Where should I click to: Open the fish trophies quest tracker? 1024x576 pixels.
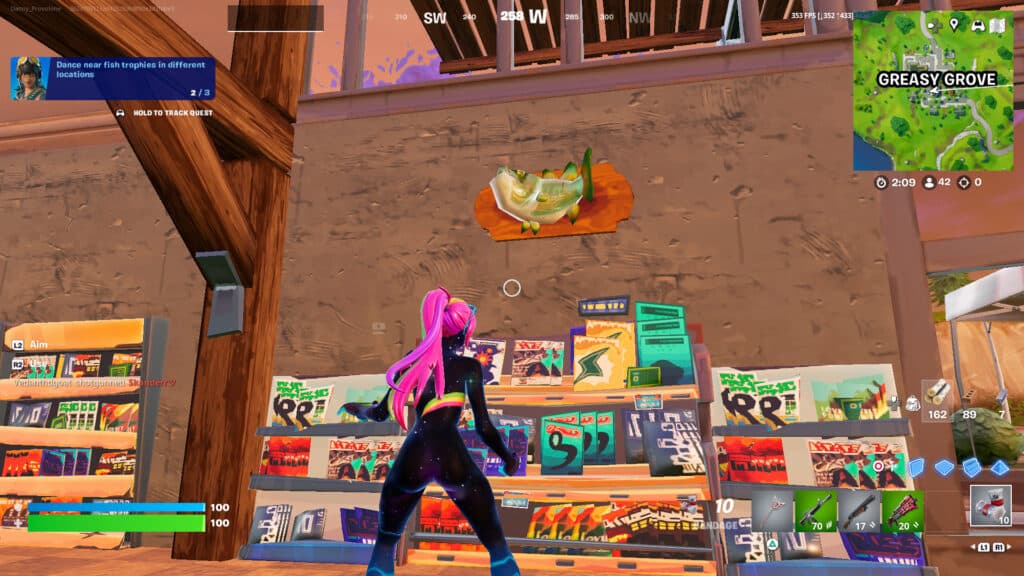(112, 78)
